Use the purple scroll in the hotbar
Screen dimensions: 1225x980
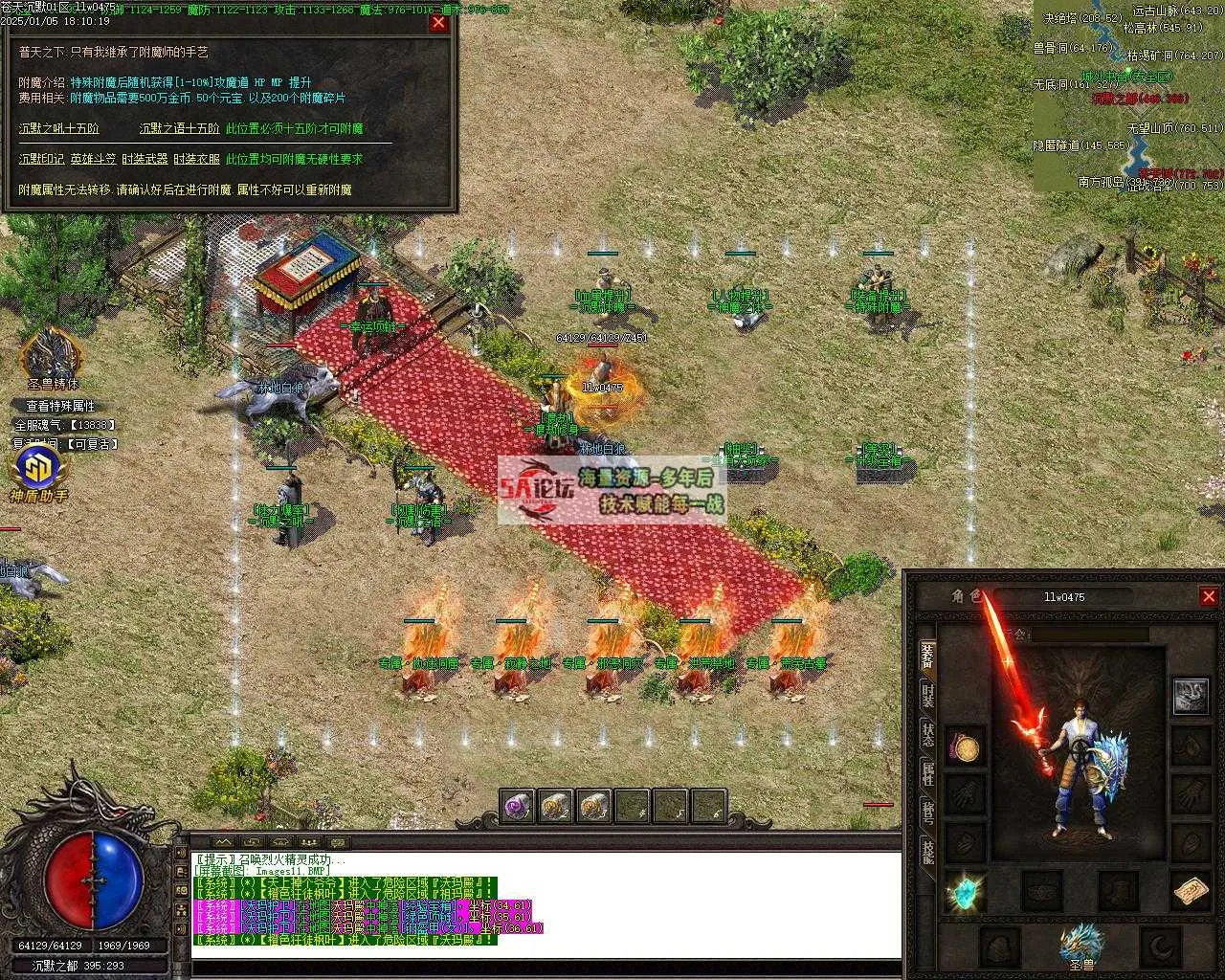(518, 808)
